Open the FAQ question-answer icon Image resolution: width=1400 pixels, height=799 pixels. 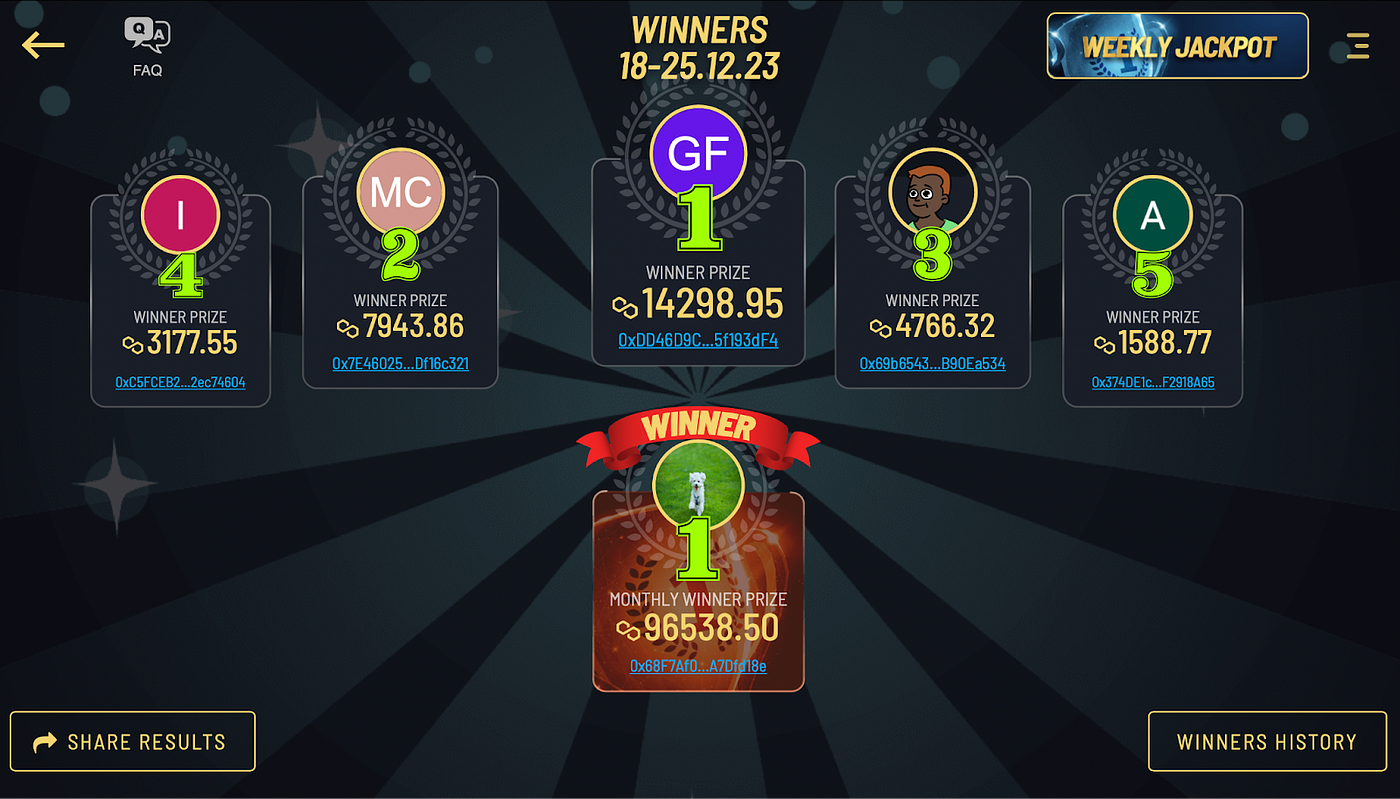(147, 33)
